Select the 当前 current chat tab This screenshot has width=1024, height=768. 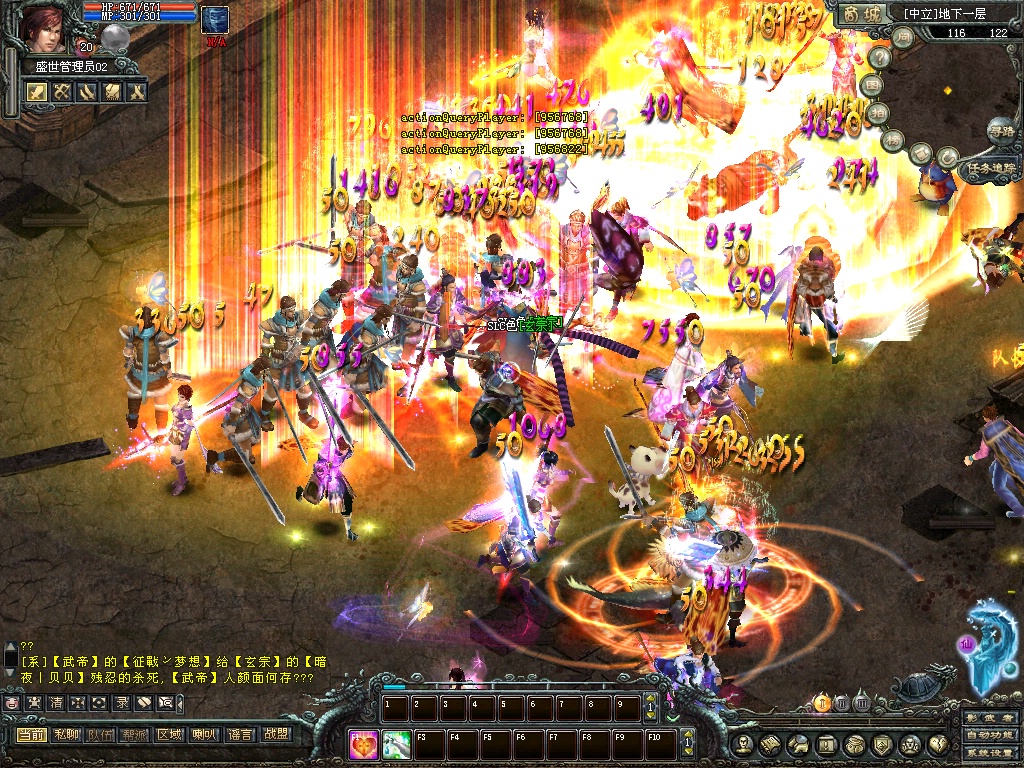click(31, 734)
